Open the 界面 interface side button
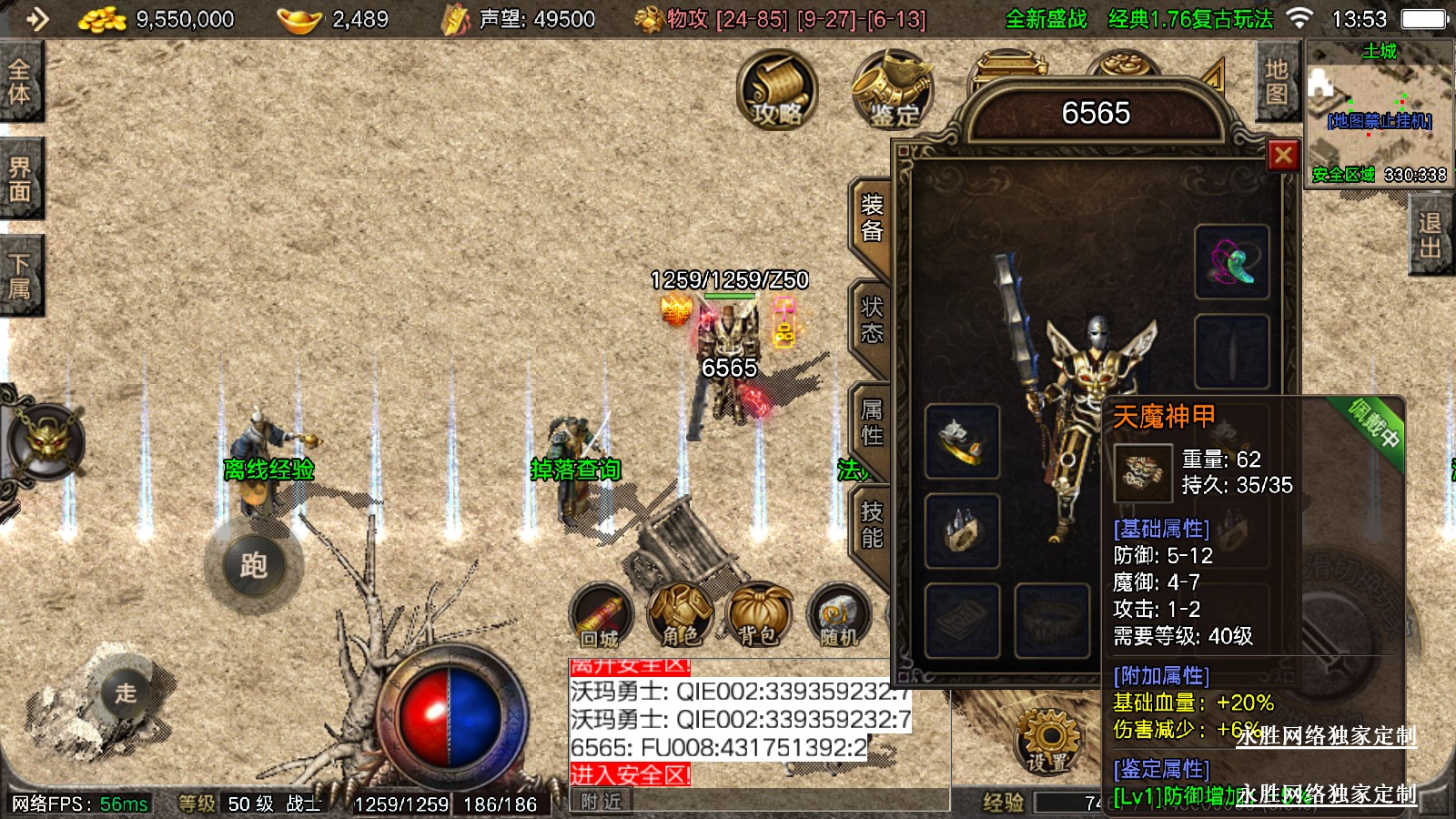The image size is (1456, 819). pyautogui.click(x=20, y=179)
